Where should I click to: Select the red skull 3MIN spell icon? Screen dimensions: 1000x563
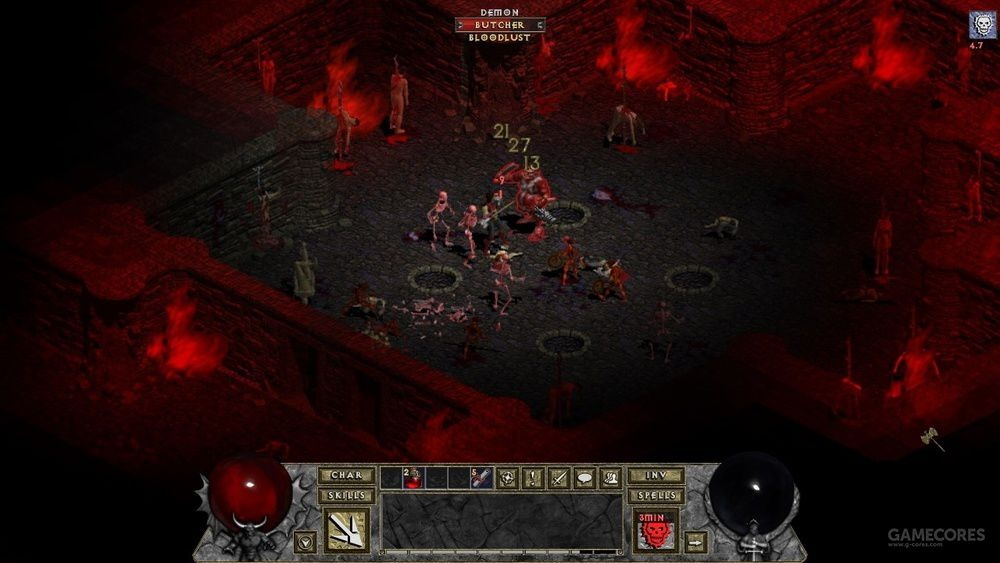click(x=656, y=530)
